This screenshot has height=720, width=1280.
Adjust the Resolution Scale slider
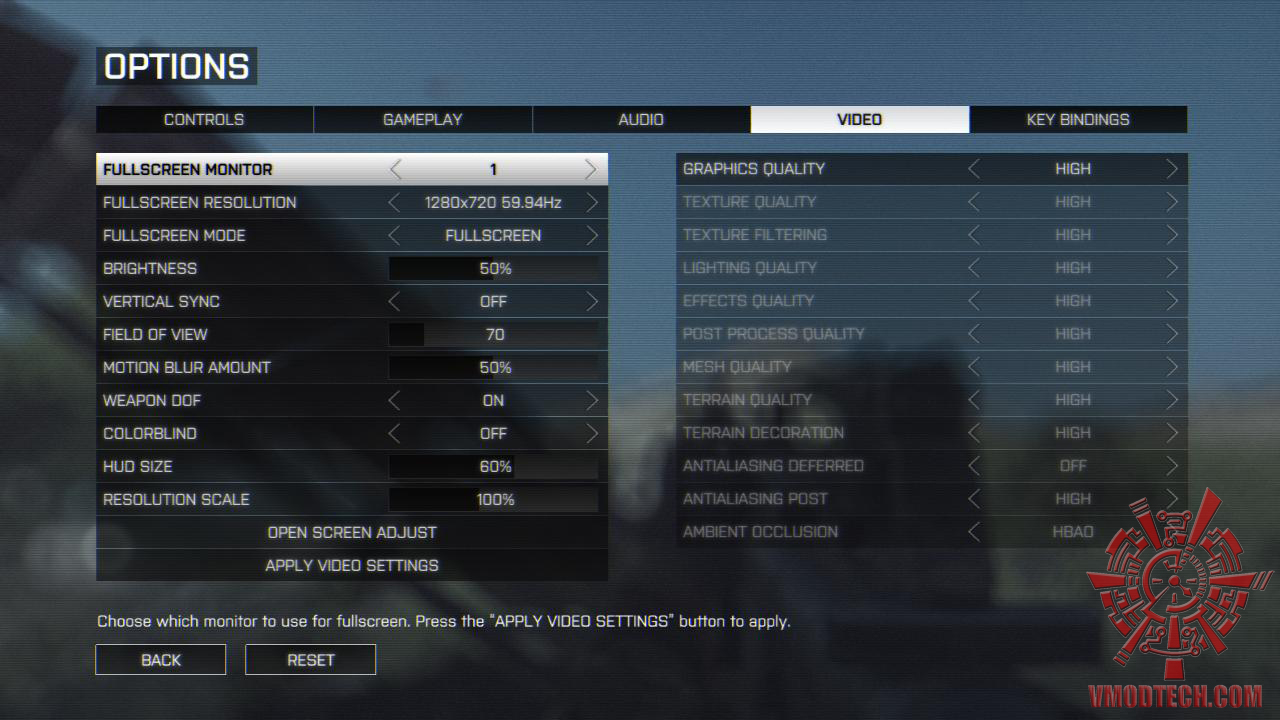click(x=494, y=500)
